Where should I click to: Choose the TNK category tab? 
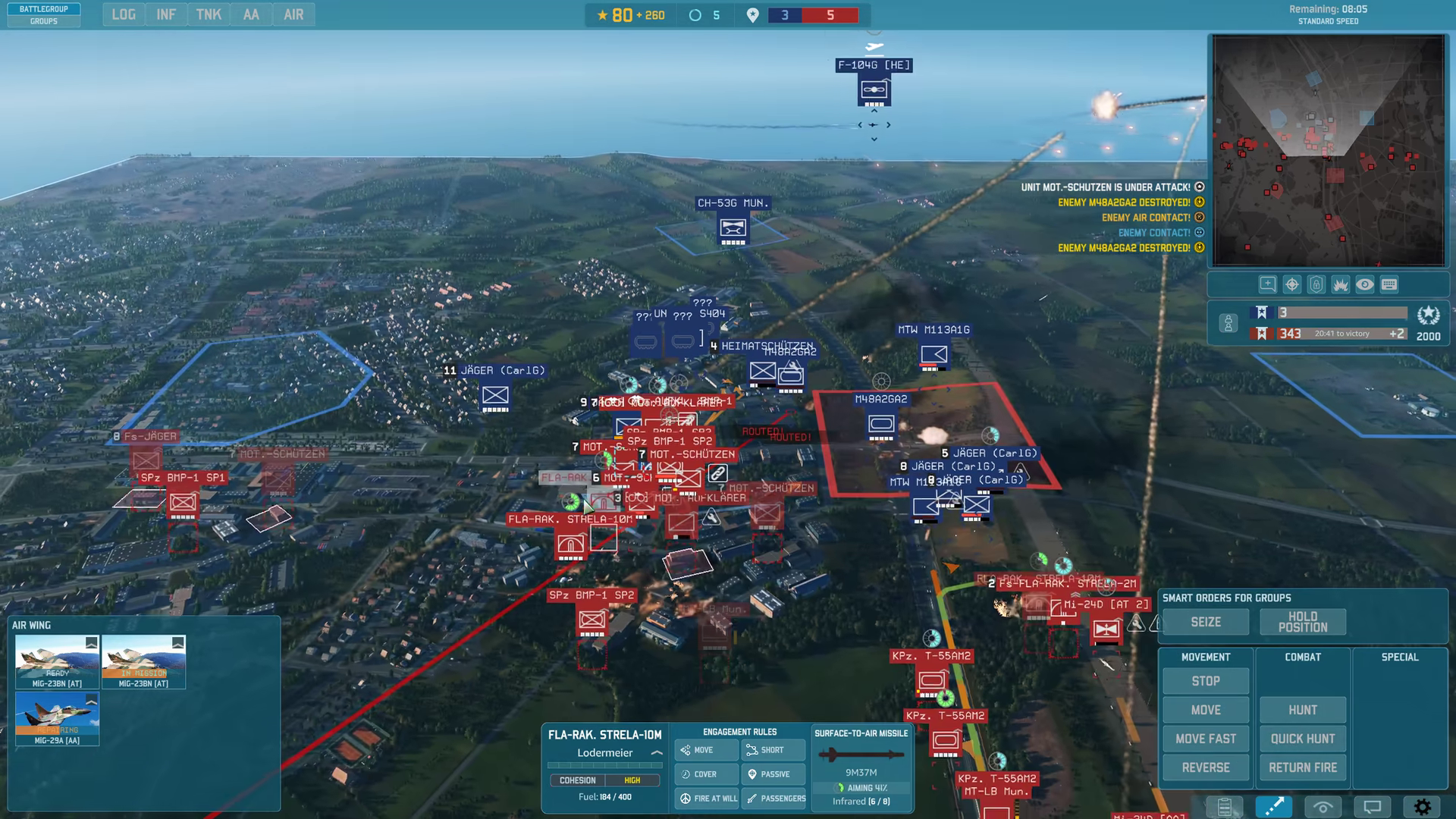coord(209,14)
